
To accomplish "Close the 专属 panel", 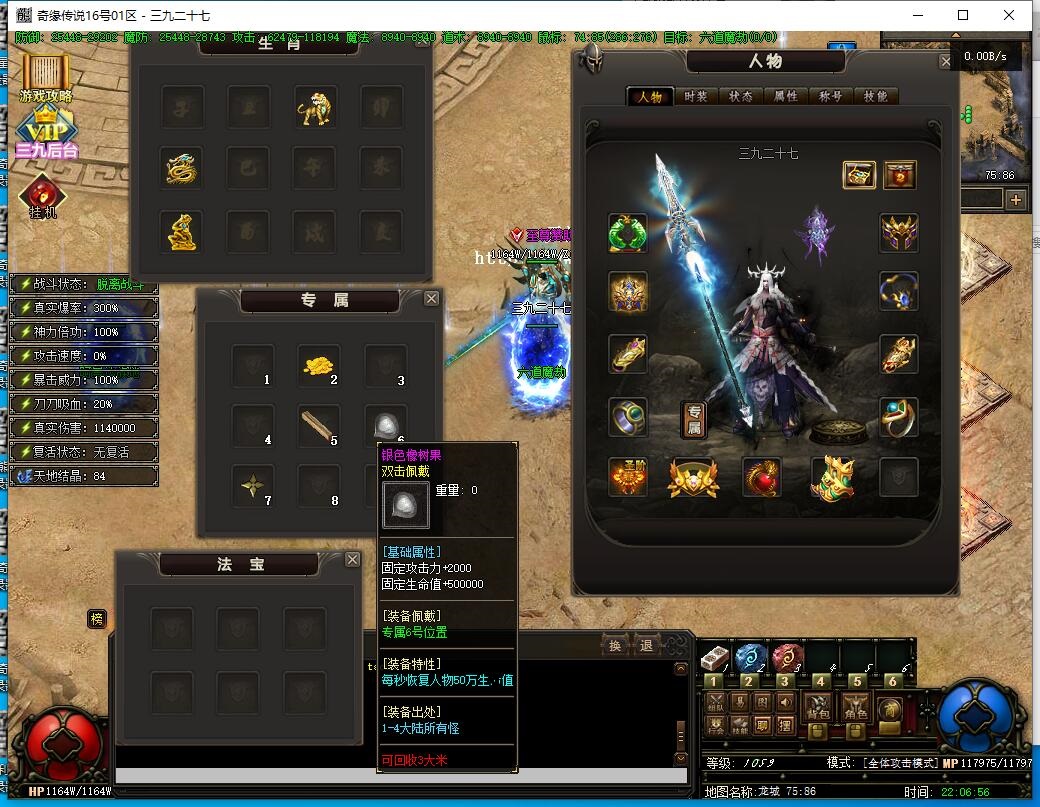I will [x=431, y=298].
